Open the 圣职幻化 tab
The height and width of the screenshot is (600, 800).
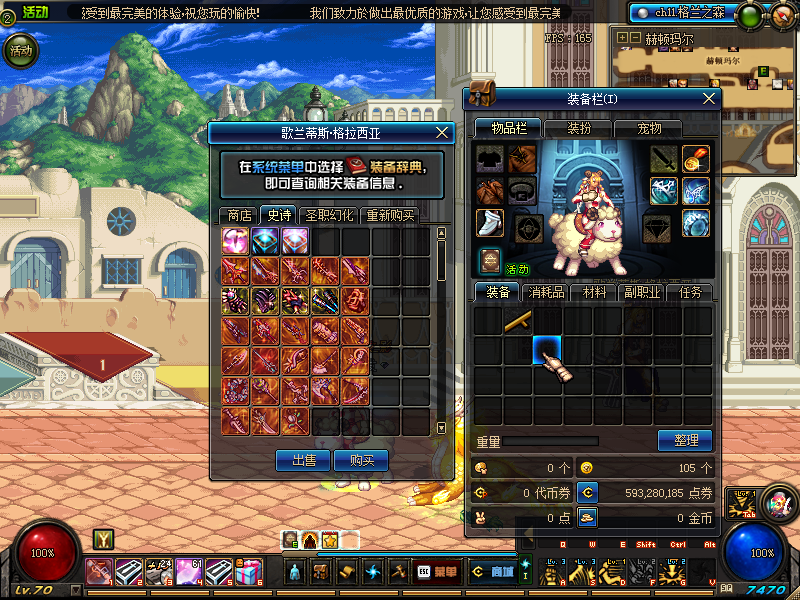click(x=330, y=215)
